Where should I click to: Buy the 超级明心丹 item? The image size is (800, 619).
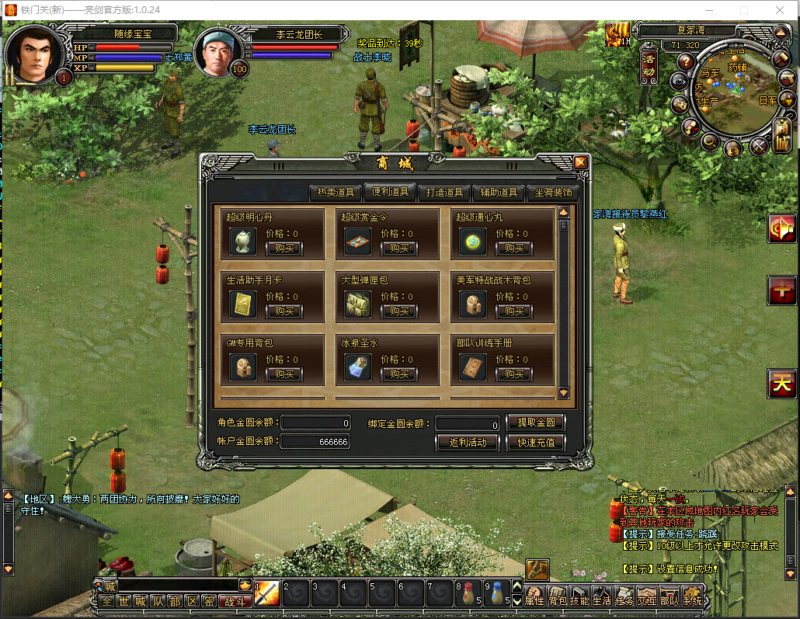[284, 248]
